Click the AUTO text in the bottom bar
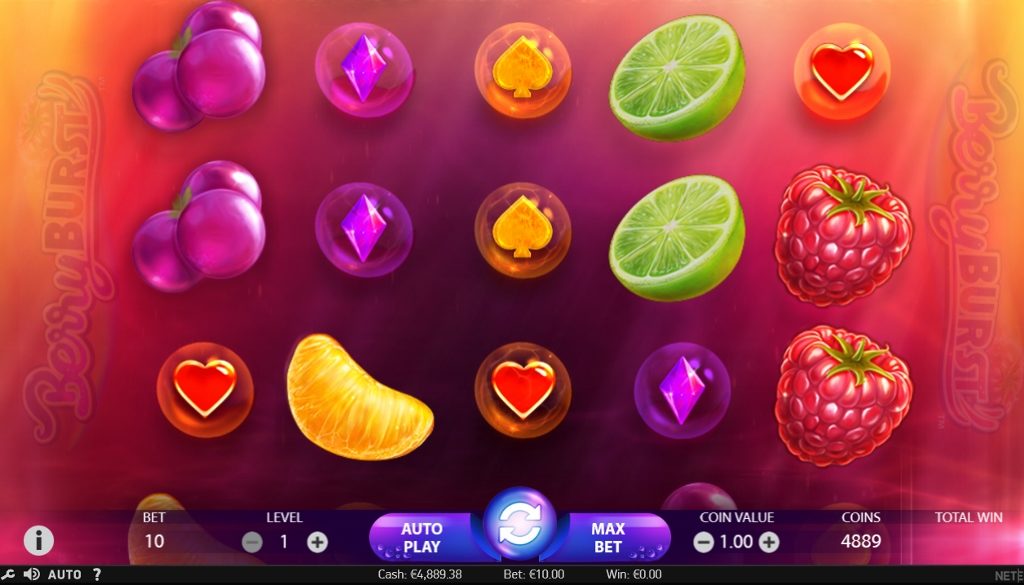The width and height of the screenshot is (1024, 585). (x=65, y=575)
